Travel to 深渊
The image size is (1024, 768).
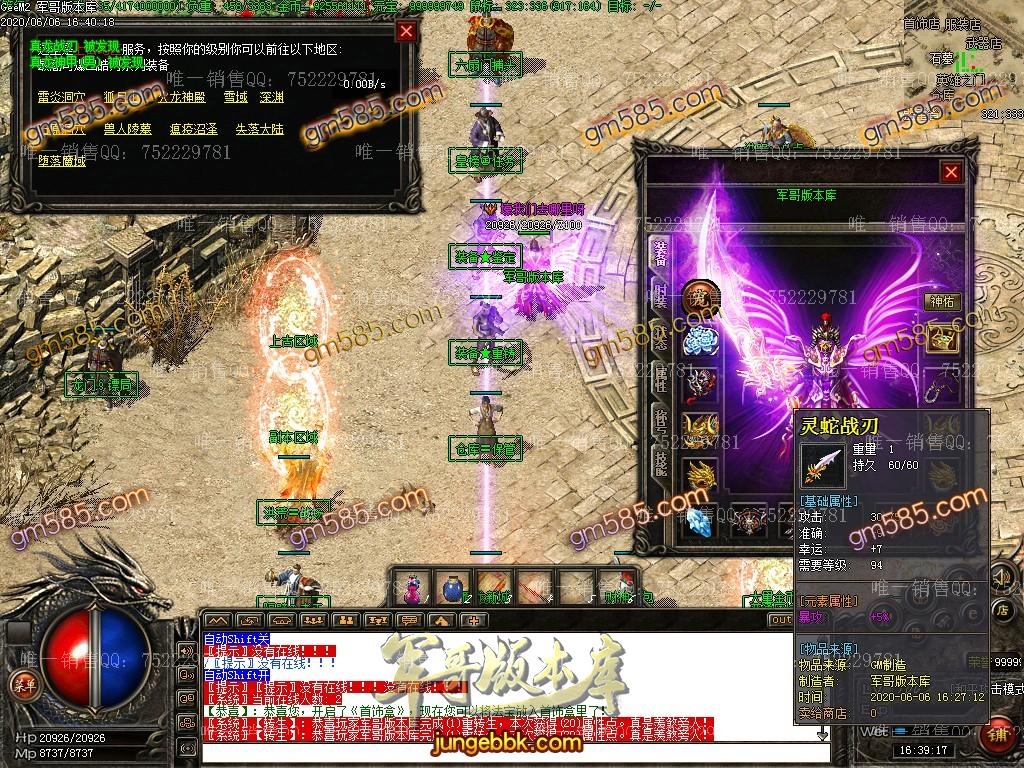point(271,98)
